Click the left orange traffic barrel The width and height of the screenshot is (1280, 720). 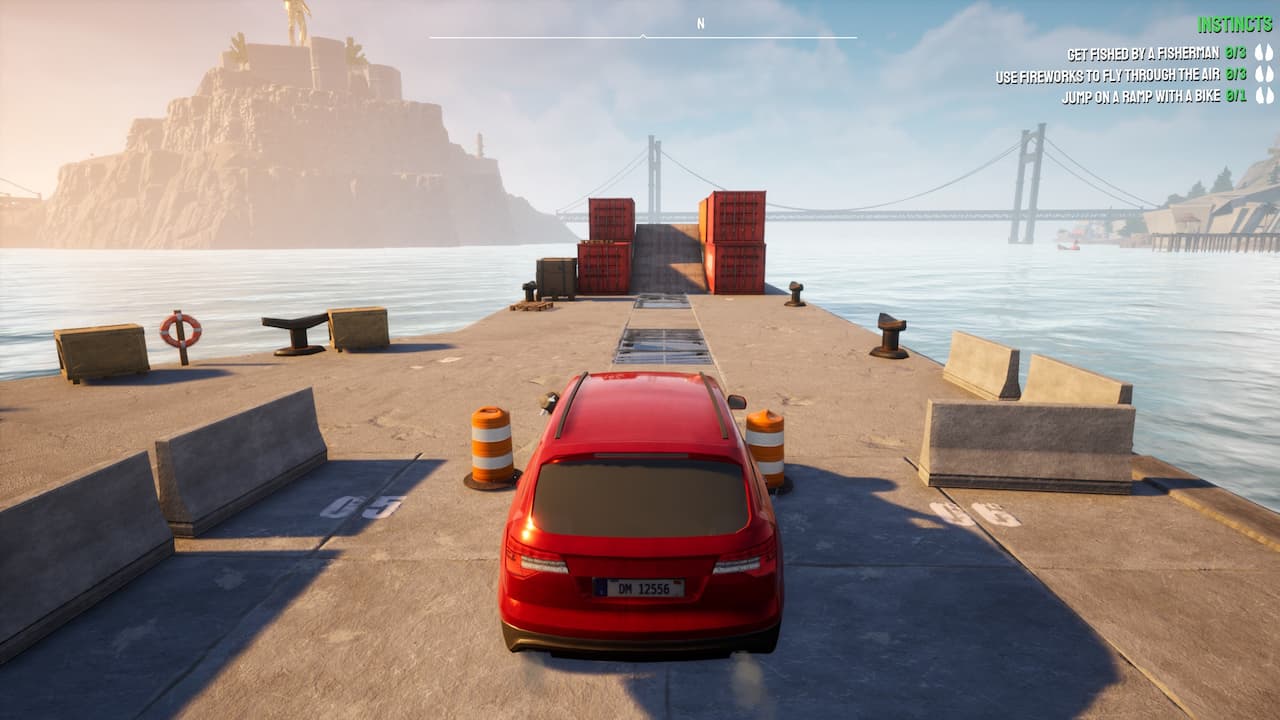[492, 445]
